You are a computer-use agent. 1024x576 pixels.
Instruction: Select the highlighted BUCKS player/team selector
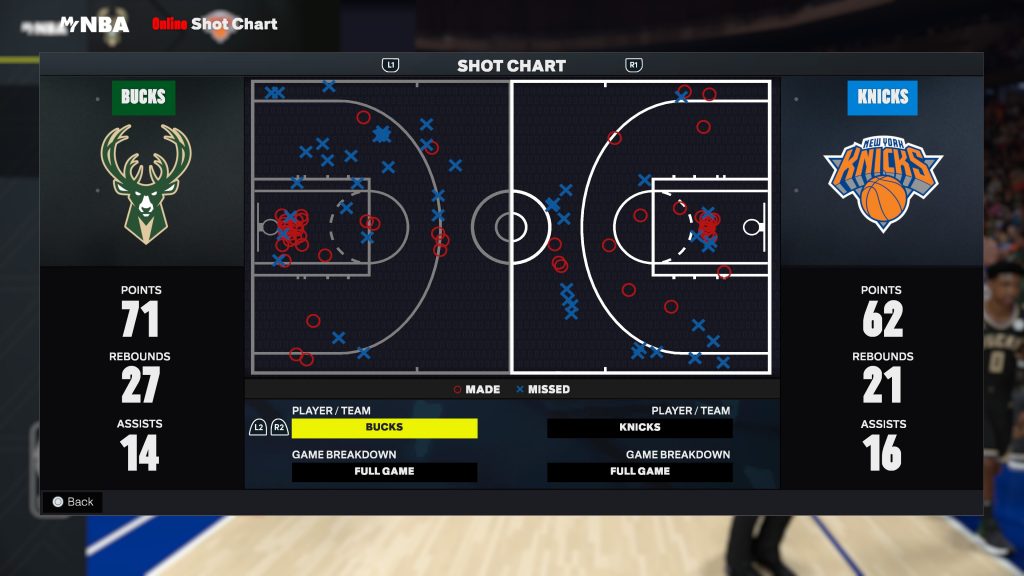coord(384,428)
